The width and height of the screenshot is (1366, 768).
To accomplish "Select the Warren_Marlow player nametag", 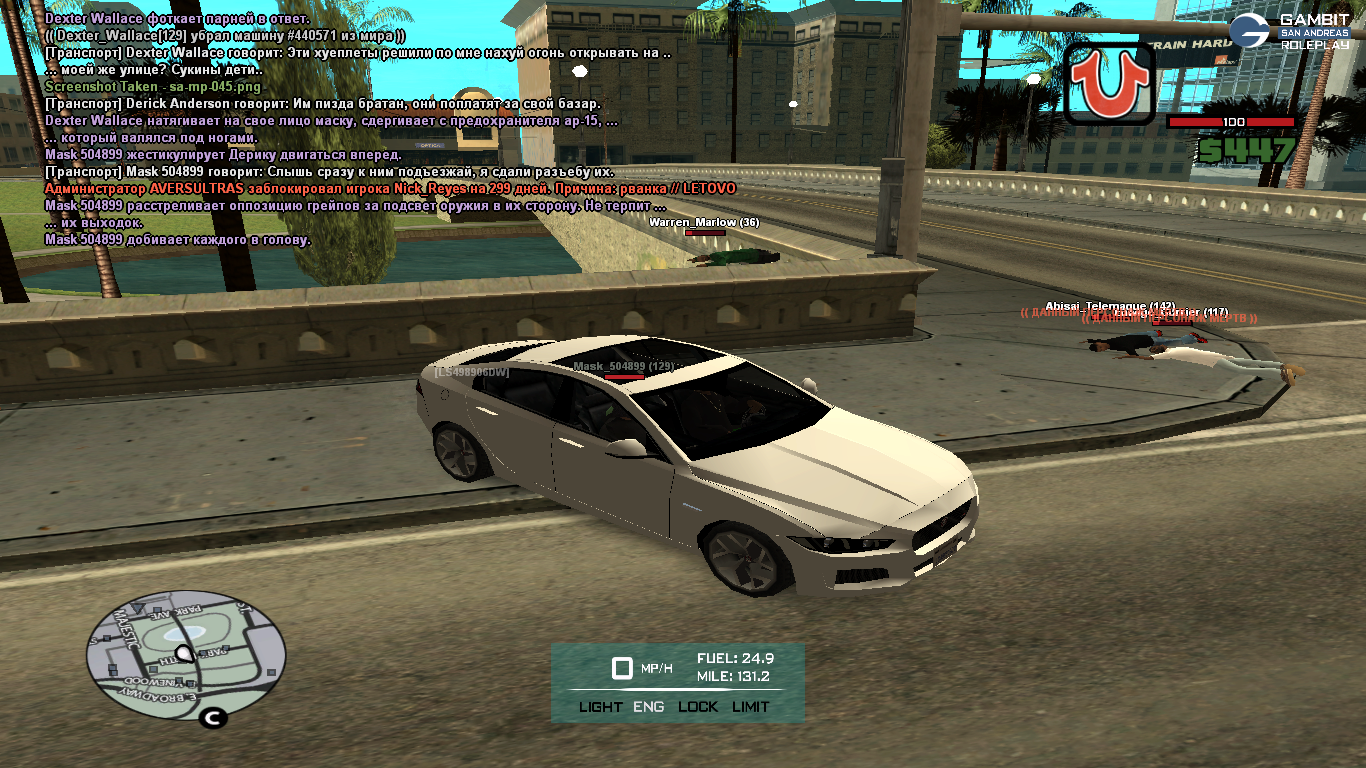I will pyautogui.click(x=704, y=222).
